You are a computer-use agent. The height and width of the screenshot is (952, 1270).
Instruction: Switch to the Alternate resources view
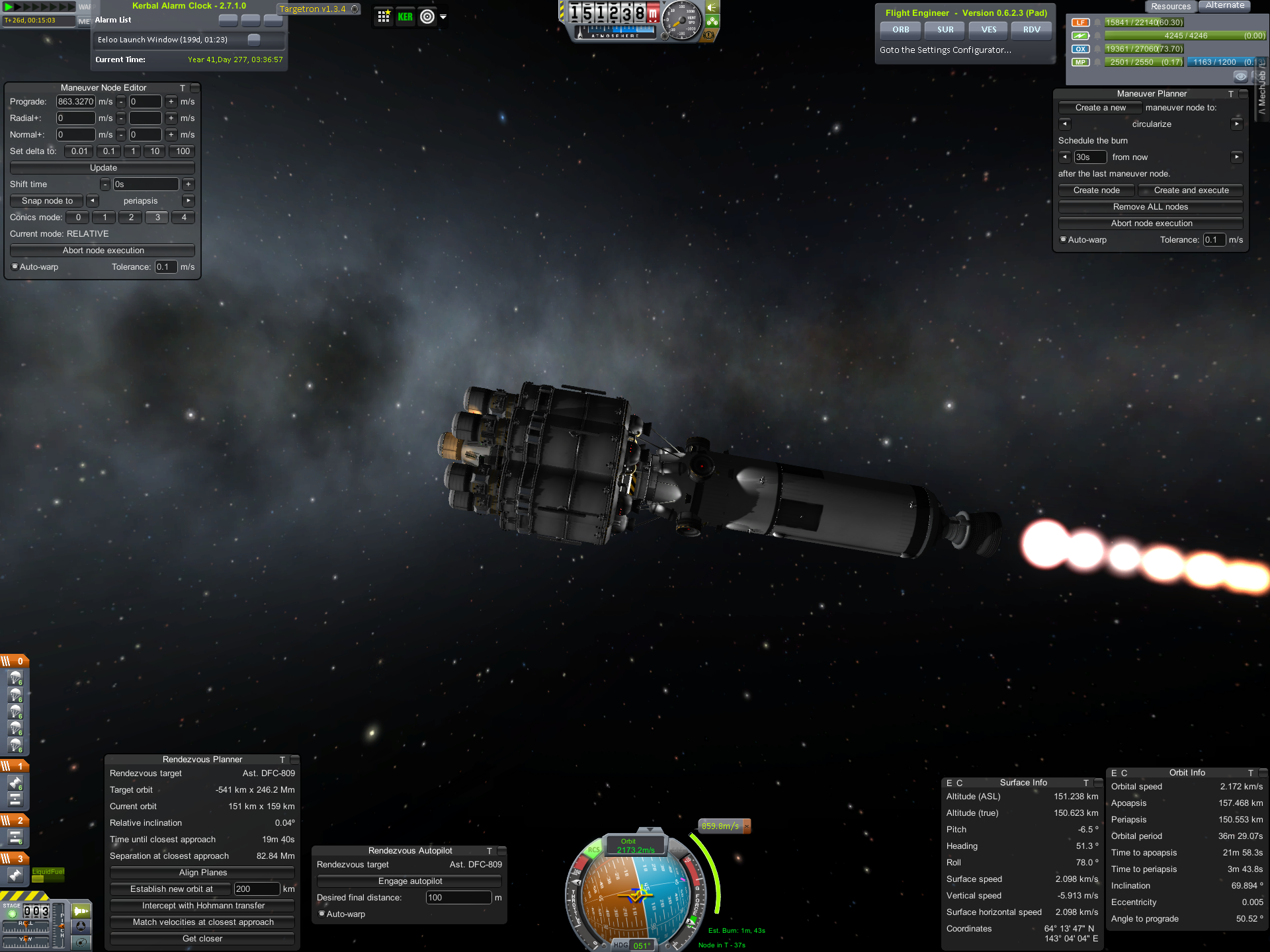[1224, 6]
